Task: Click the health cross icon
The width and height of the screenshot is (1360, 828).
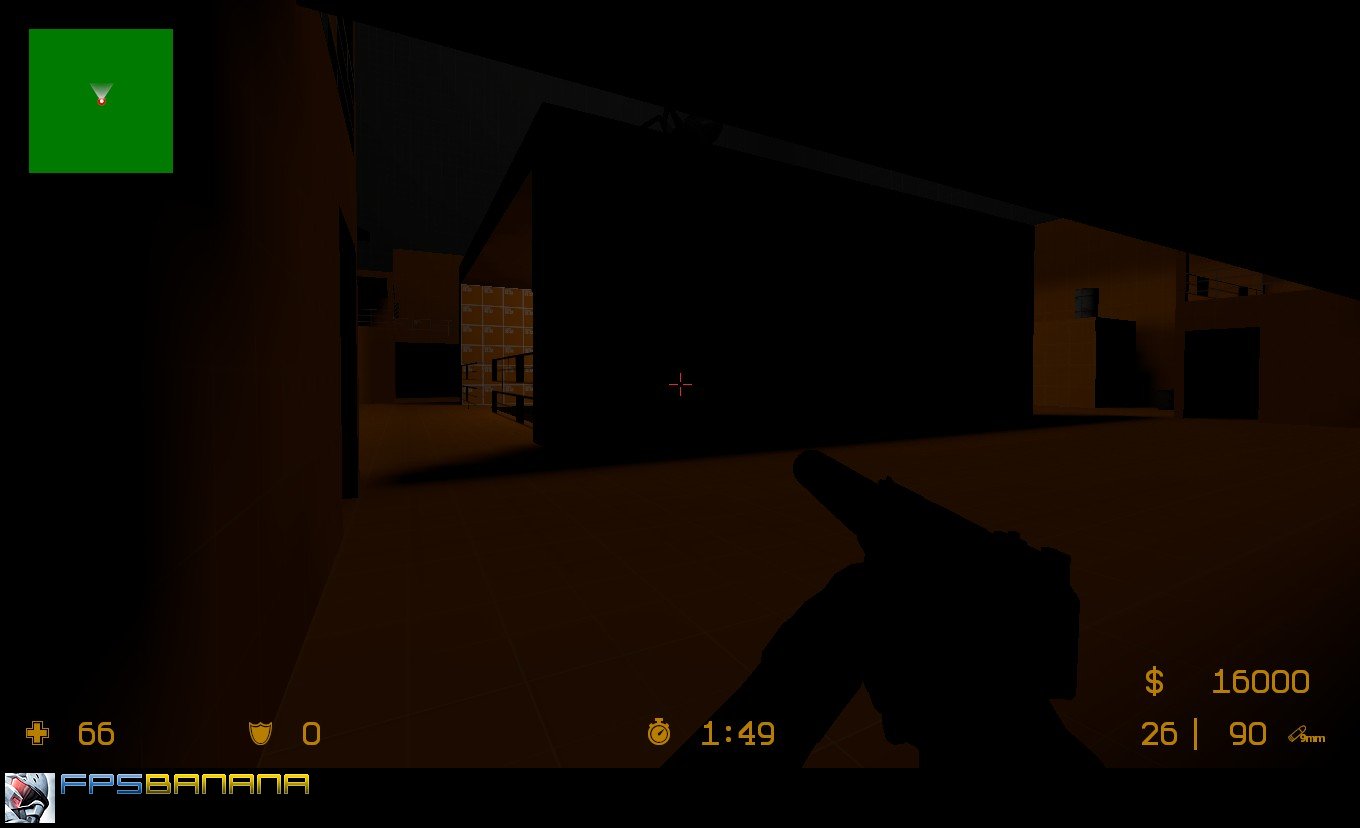Action: (38, 734)
